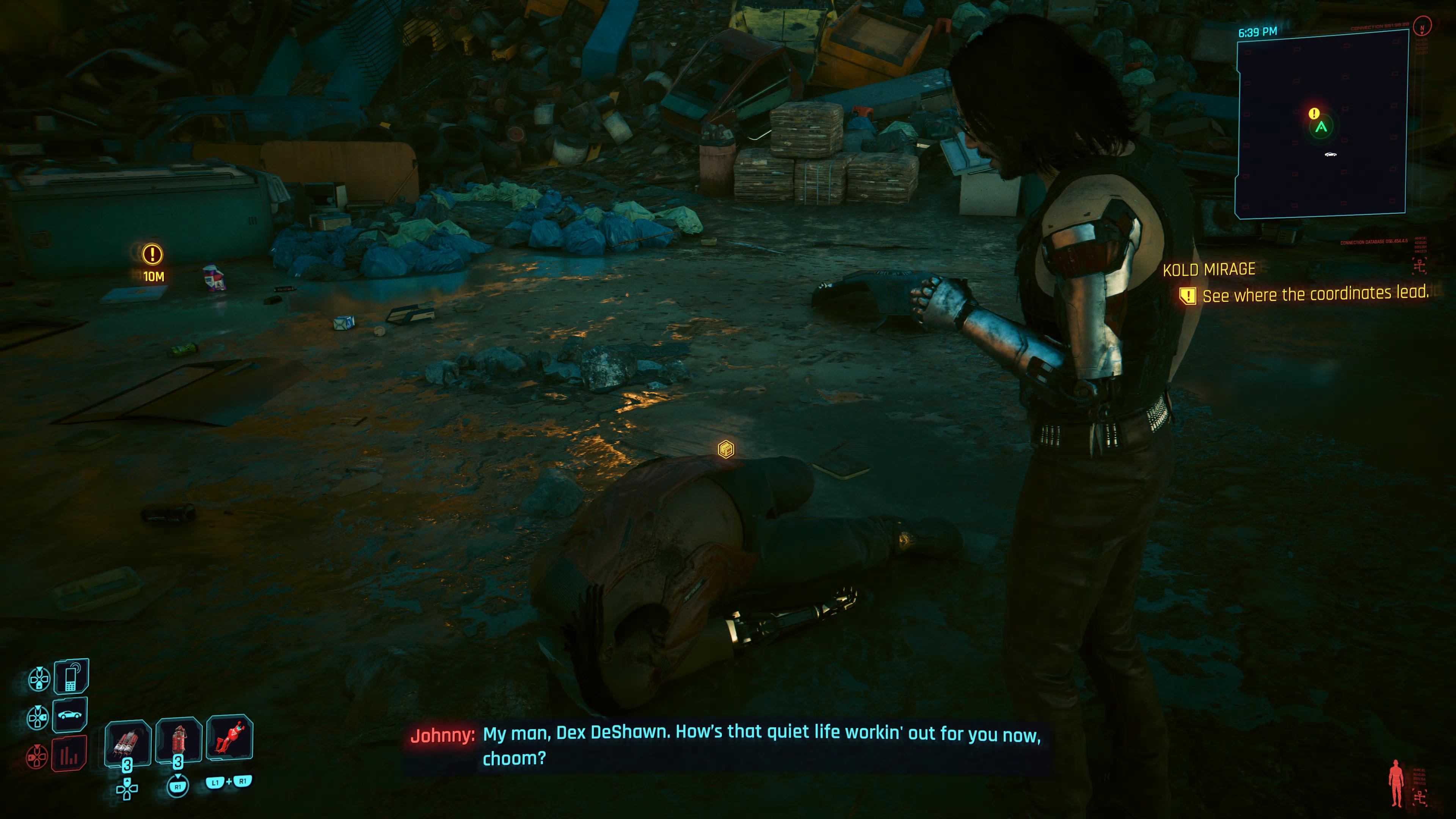Click the white car marker on minimap
Image resolution: width=1456 pixels, height=819 pixels.
tap(1330, 154)
